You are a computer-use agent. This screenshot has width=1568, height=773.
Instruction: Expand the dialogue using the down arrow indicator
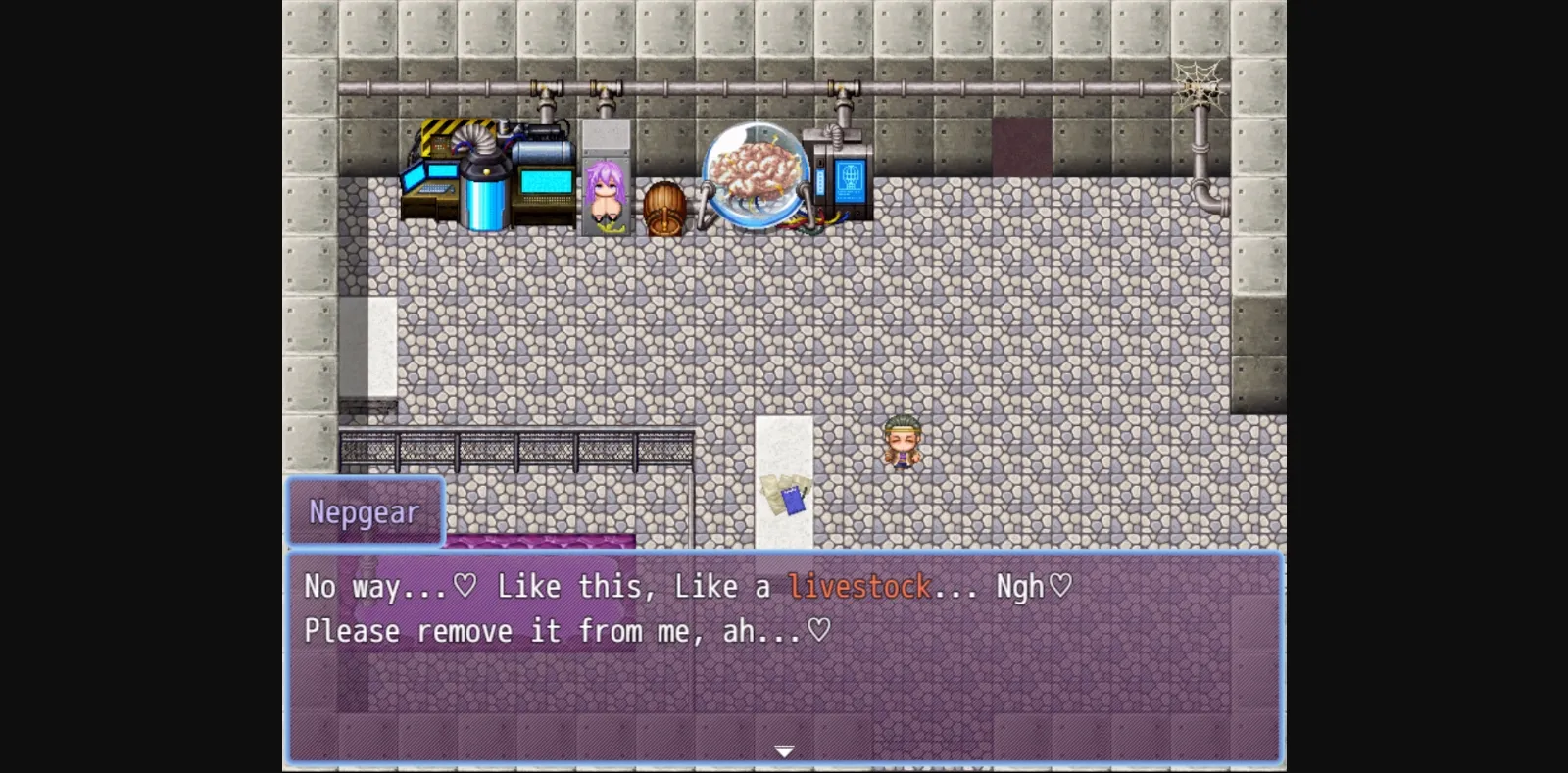click(x=784, y=751)
